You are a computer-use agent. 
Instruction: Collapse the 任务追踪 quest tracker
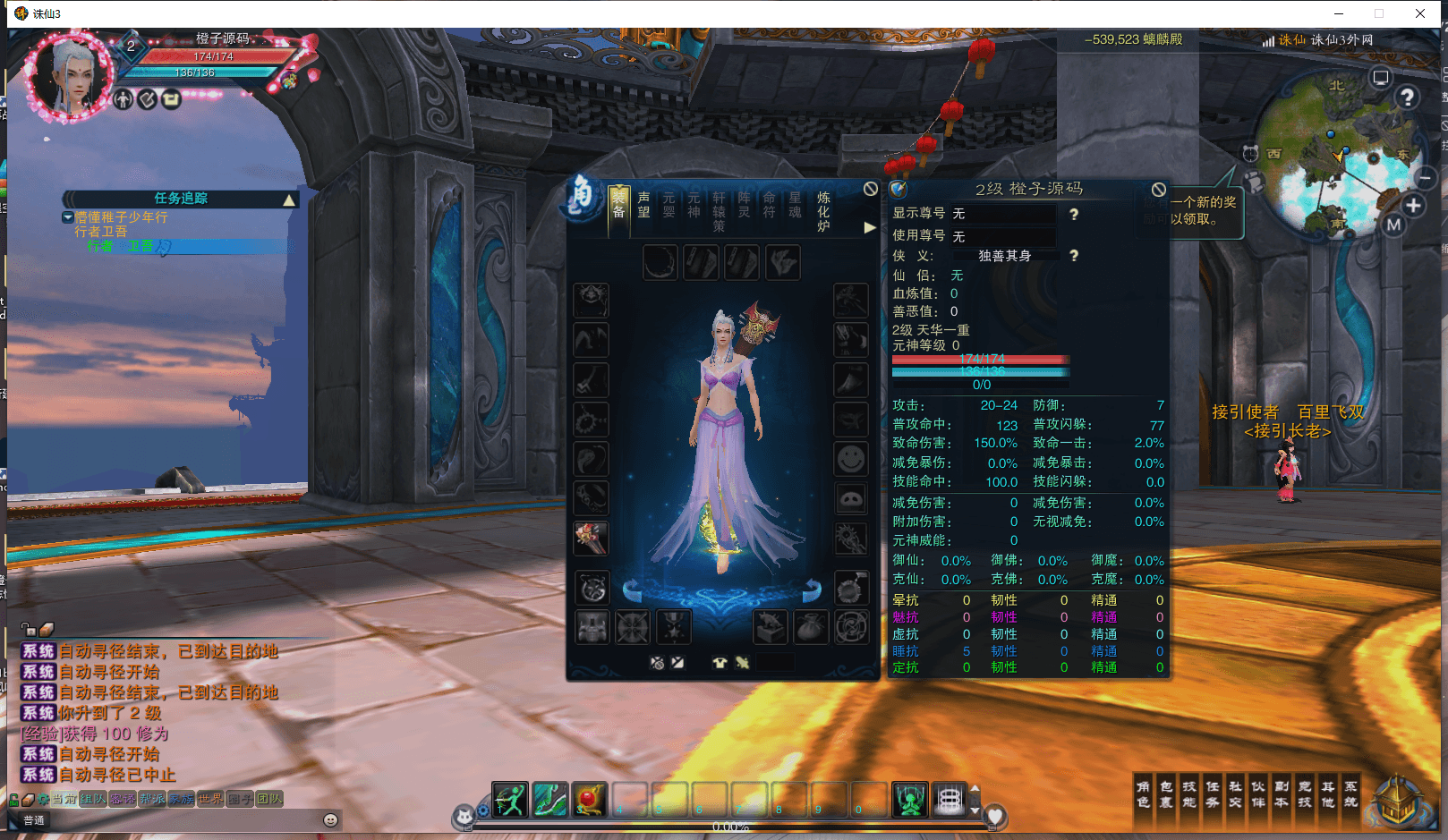click(x=289, y=199)
